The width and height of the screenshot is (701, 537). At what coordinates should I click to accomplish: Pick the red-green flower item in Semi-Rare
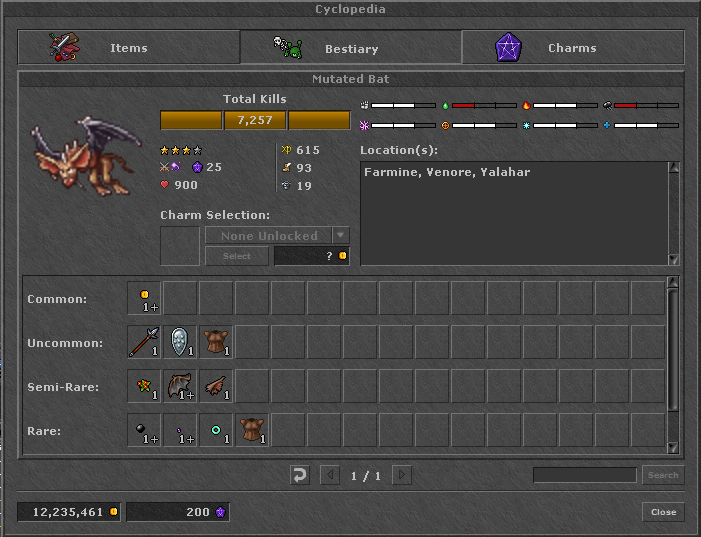click(144, 386)
